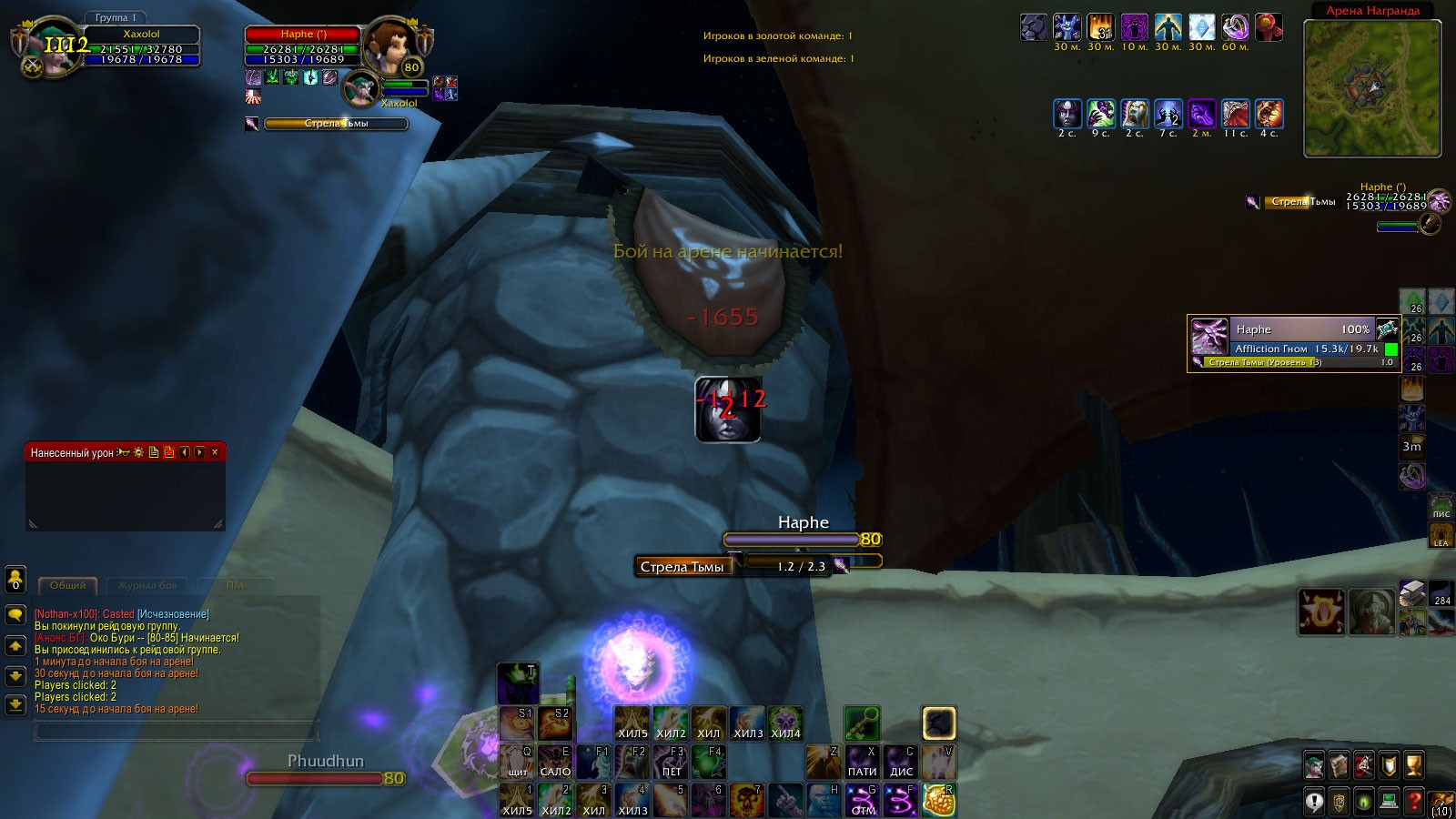The width and height of the screenshot is (1456, 819).
Task: Open the Арена Награнда minimap
Action: click(1372, 89)
